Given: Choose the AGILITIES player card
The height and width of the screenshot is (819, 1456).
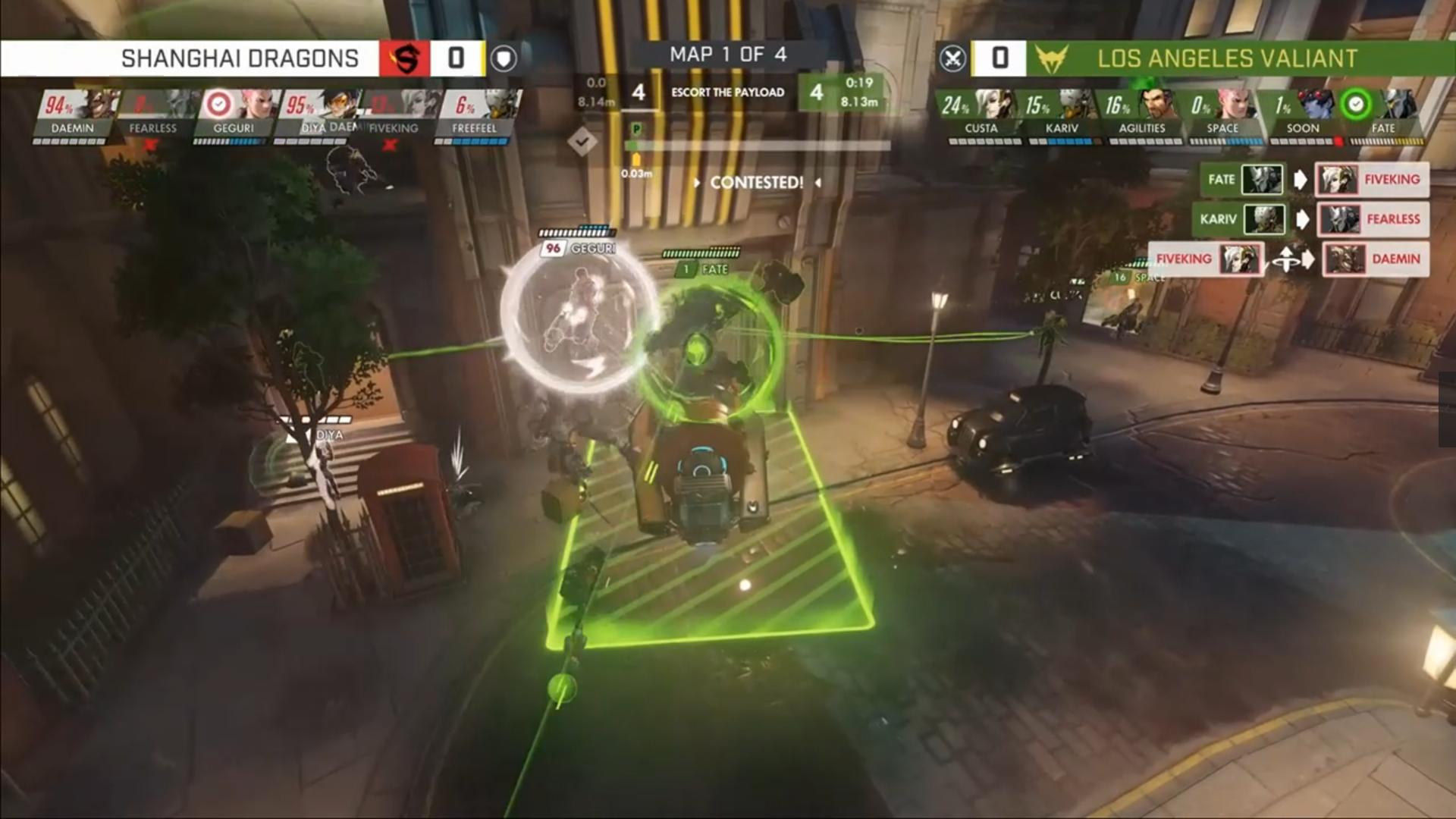Looking at the screenshot, I should (x=1142, y=114).
